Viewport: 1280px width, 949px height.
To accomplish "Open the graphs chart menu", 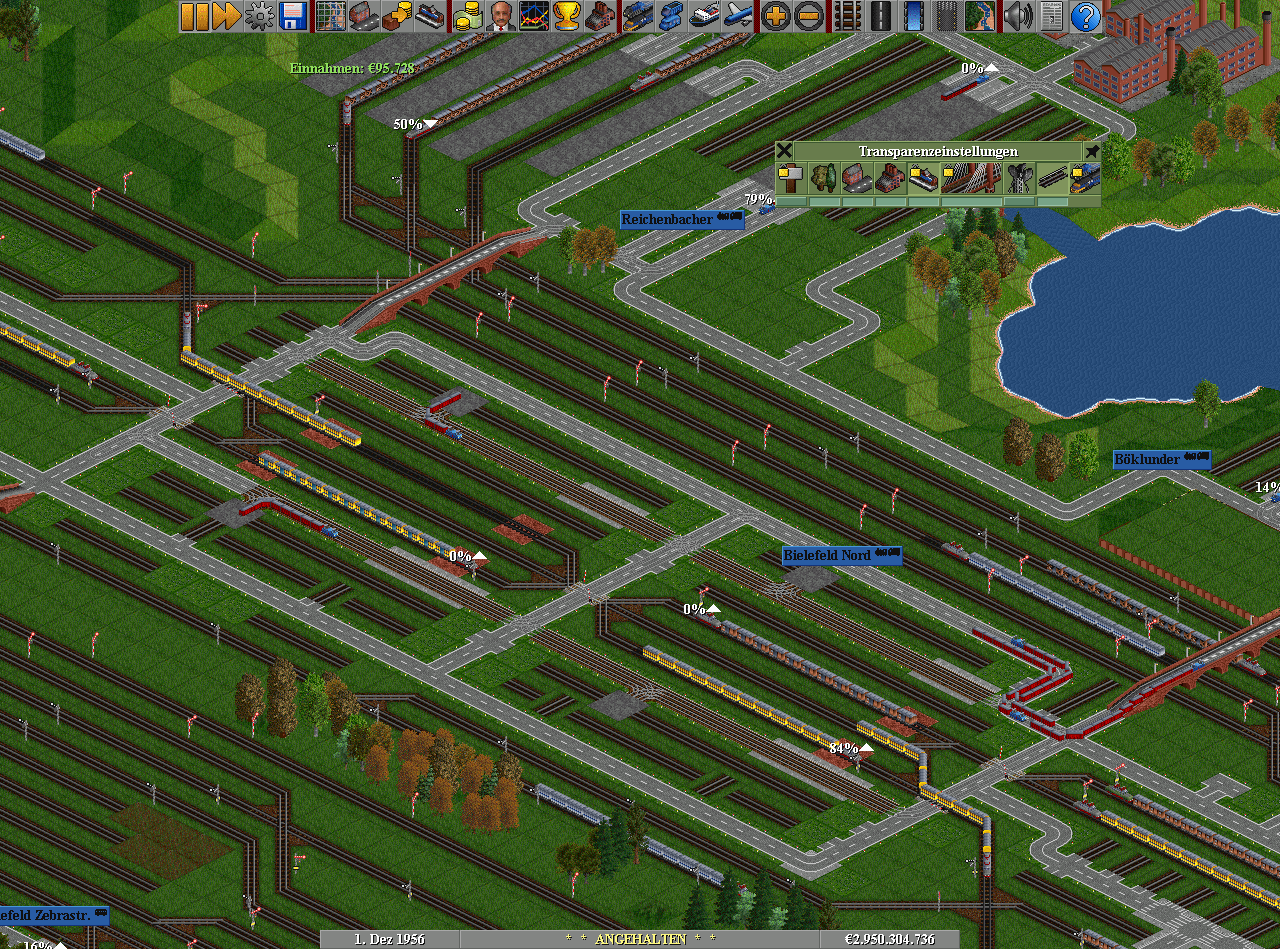I will coord(534,16).
